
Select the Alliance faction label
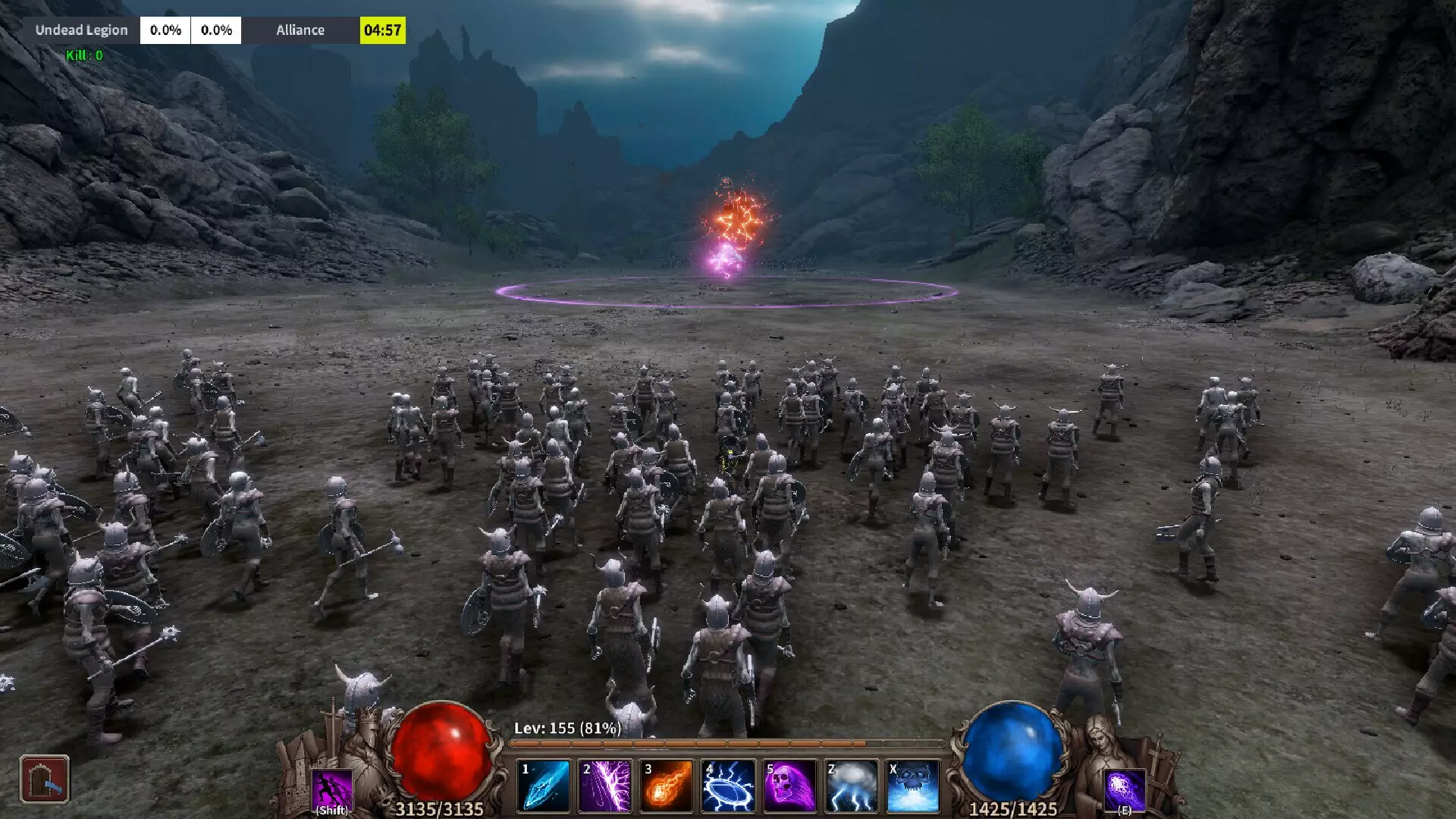[x=300, y=30]
